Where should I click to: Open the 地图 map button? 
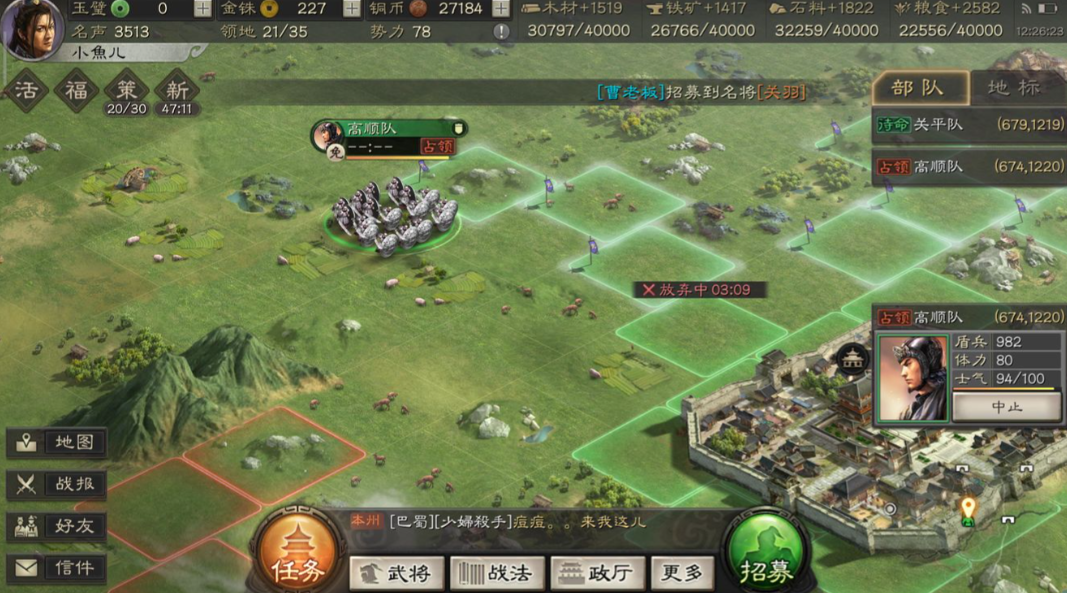click(57, 442)
